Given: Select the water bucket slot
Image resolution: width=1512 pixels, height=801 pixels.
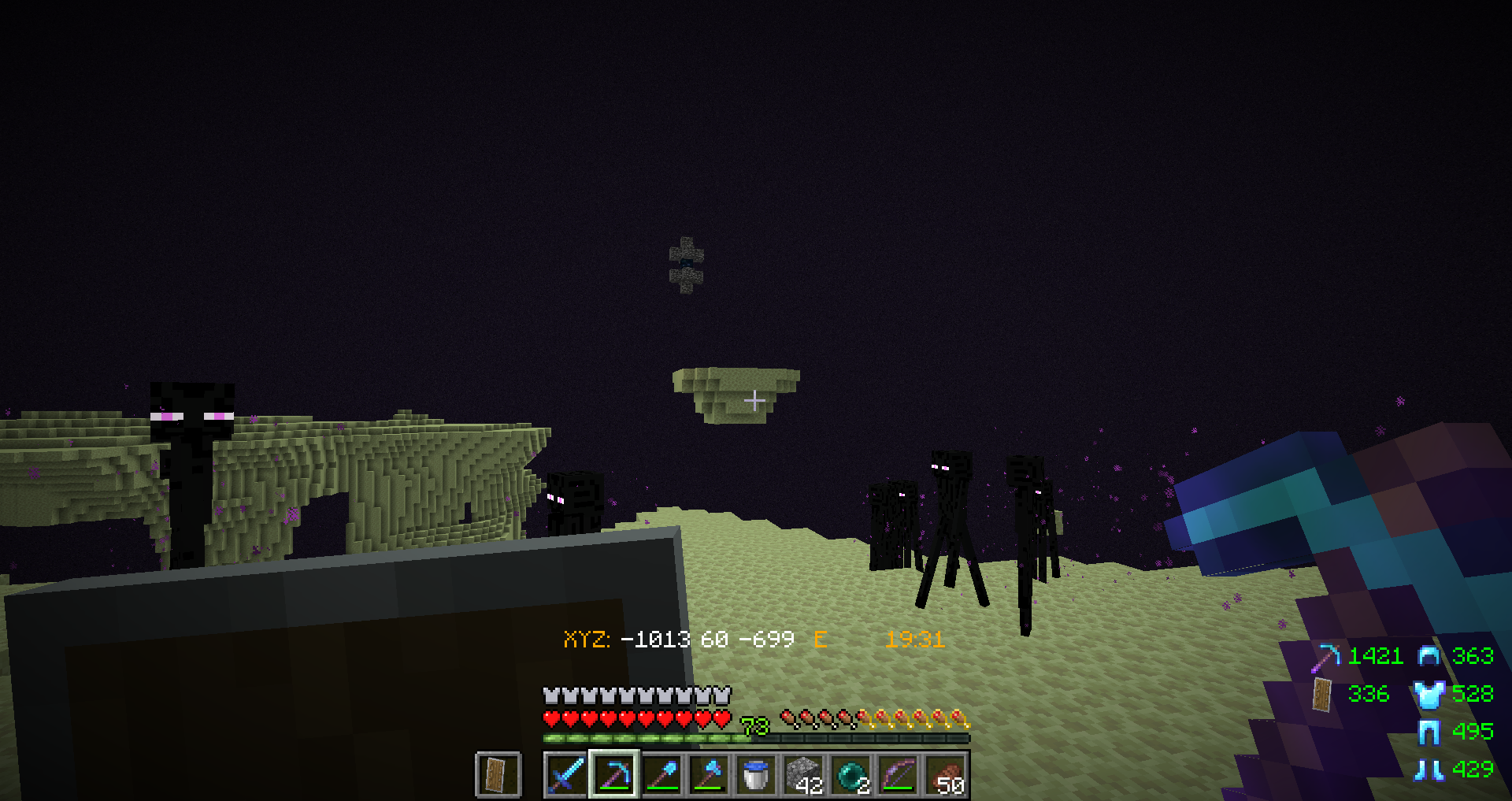Looking at the screenshot, I should pyautogui.click(x=756, y=775).
